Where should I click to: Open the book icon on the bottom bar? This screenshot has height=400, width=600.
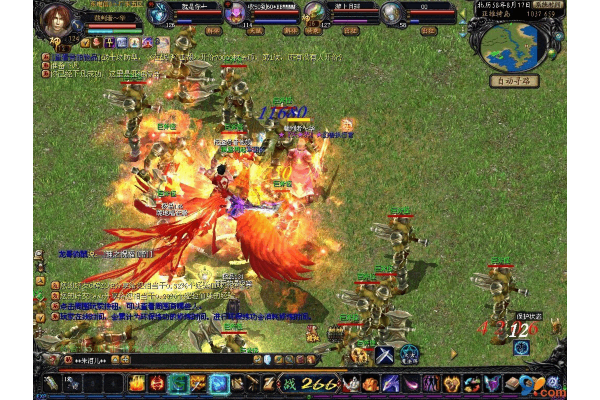pos(511,383)
